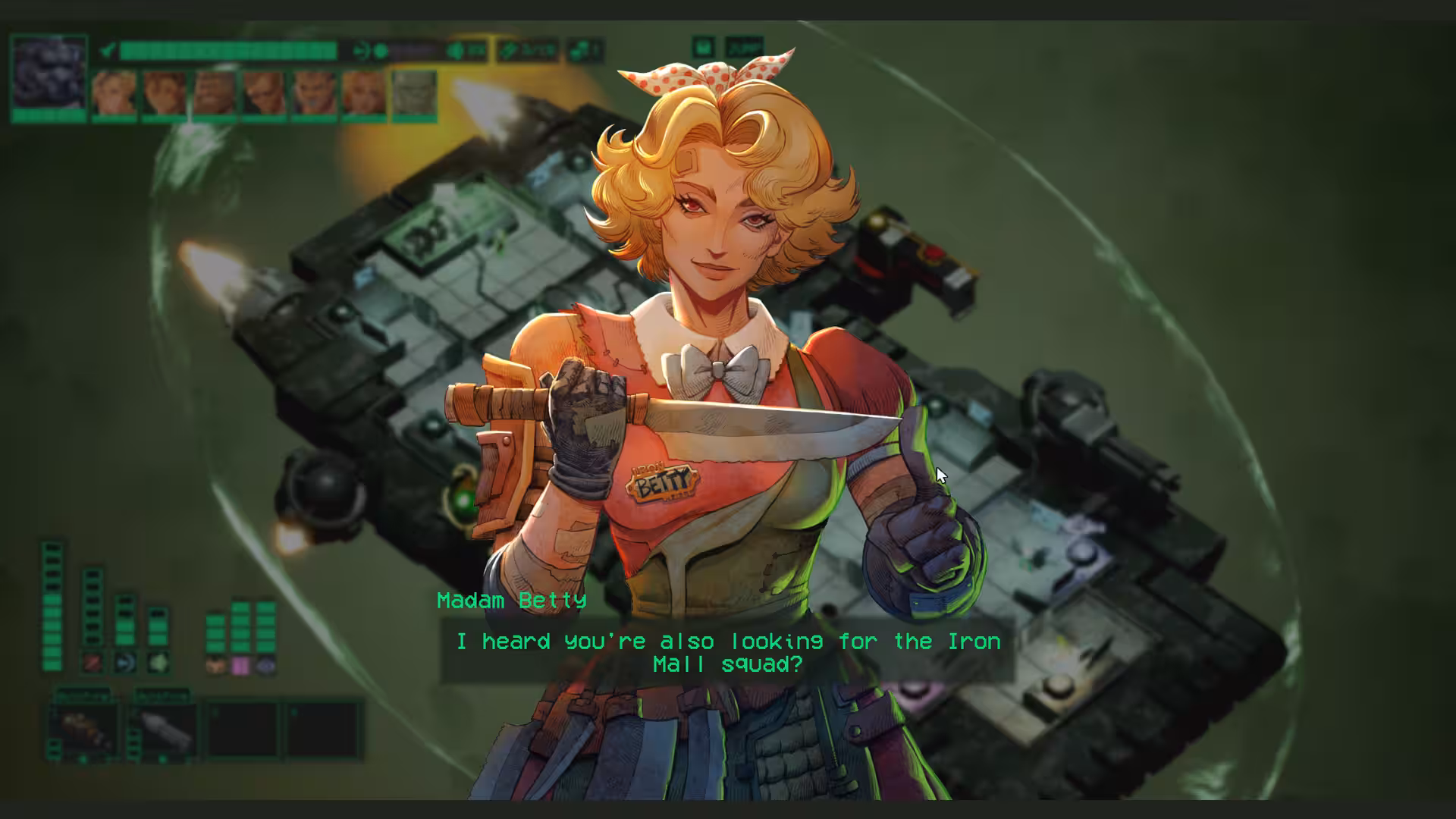
Task: Click the blue arrow system icon
Action: tap(125, 662)
